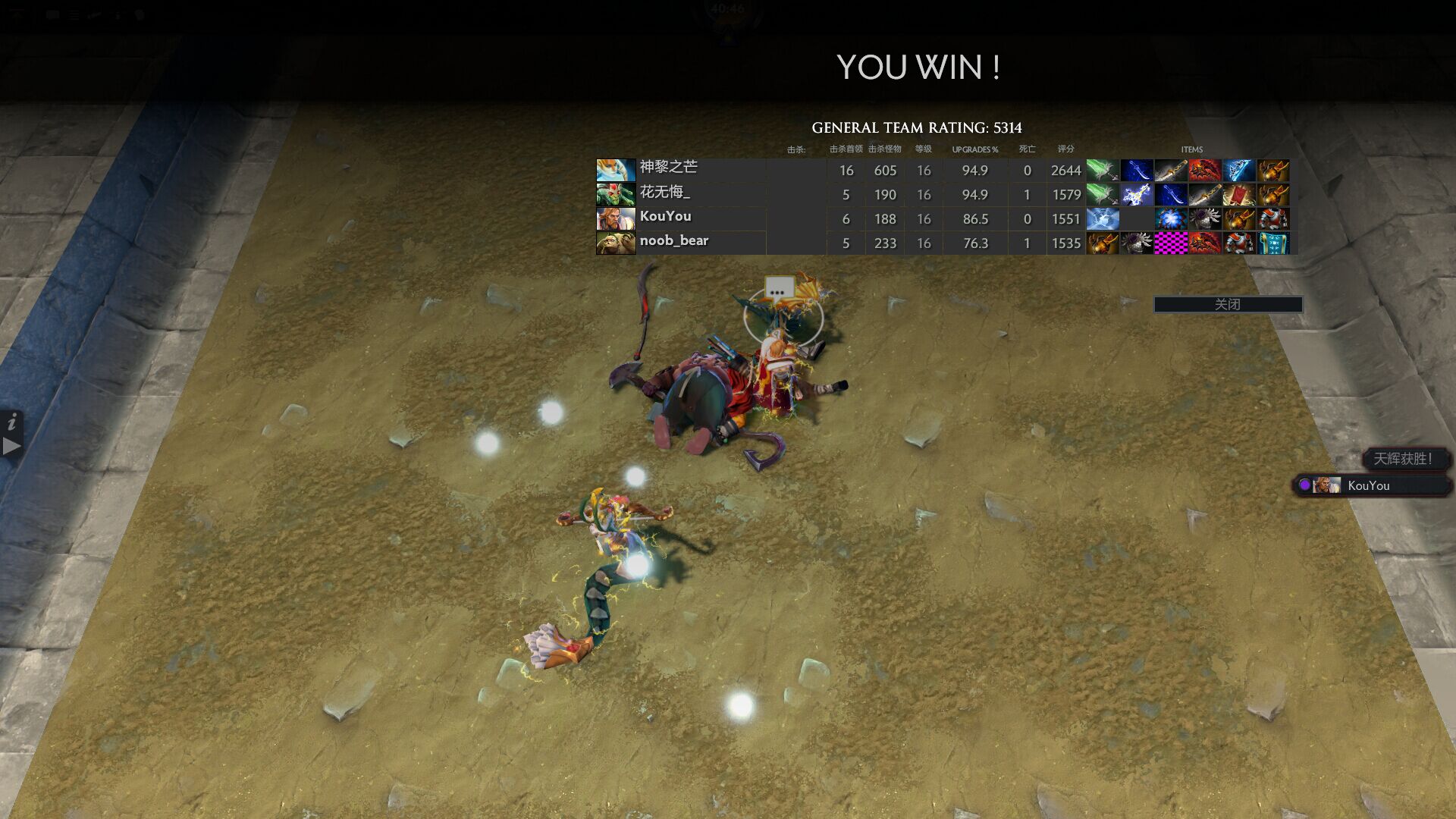This screenshot has width=1456, height=819.
Task: Click the red bat-winged item icon in 神黎之芒's items
Action: pos(1205,170)
